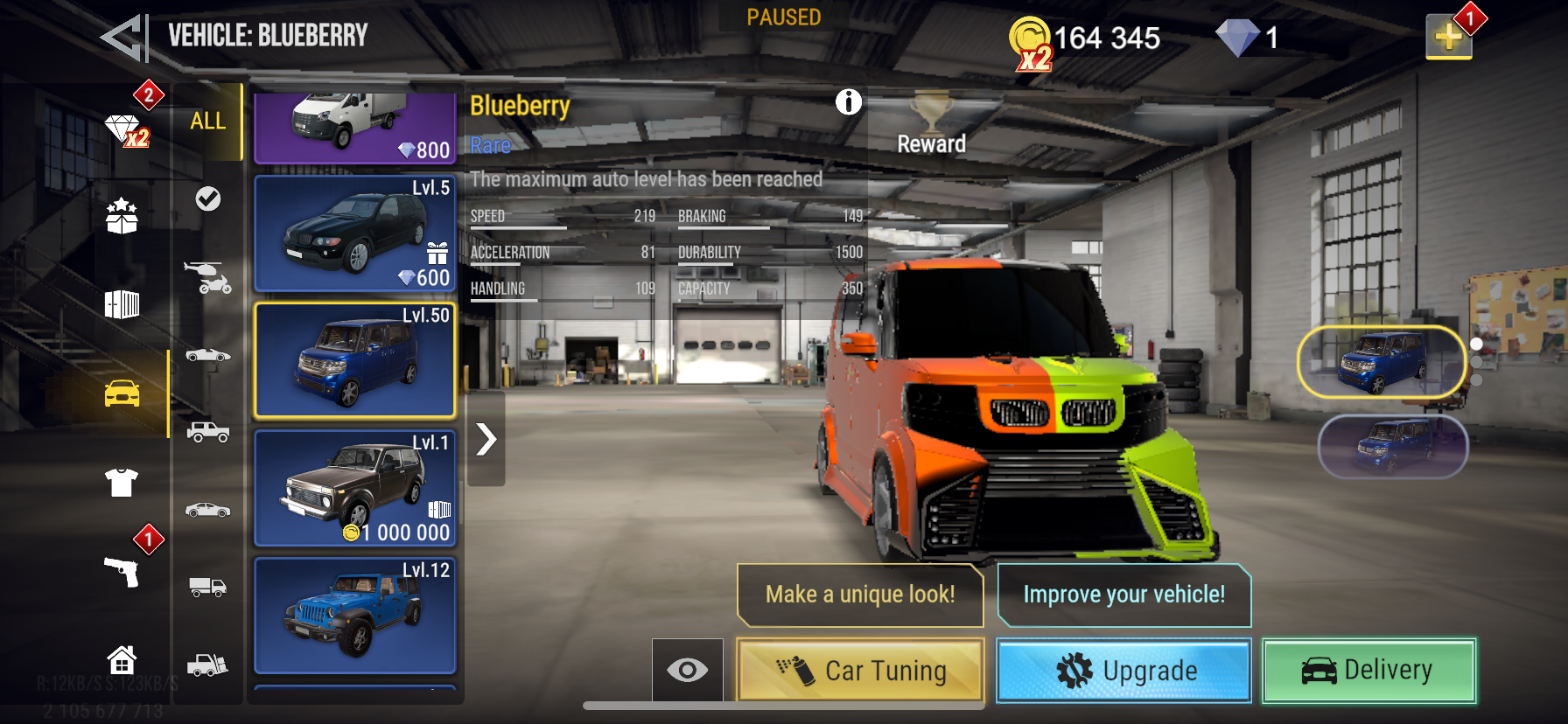1568x724 pixels.
Task: Toggle the eye preview icon
Action: tap(688, 670)
